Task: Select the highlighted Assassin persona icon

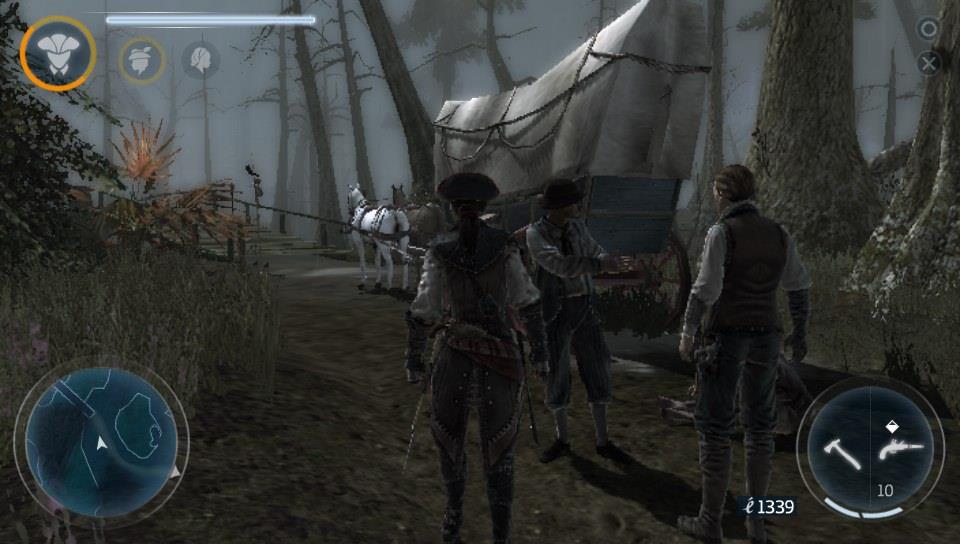Action: coord(58,54)
